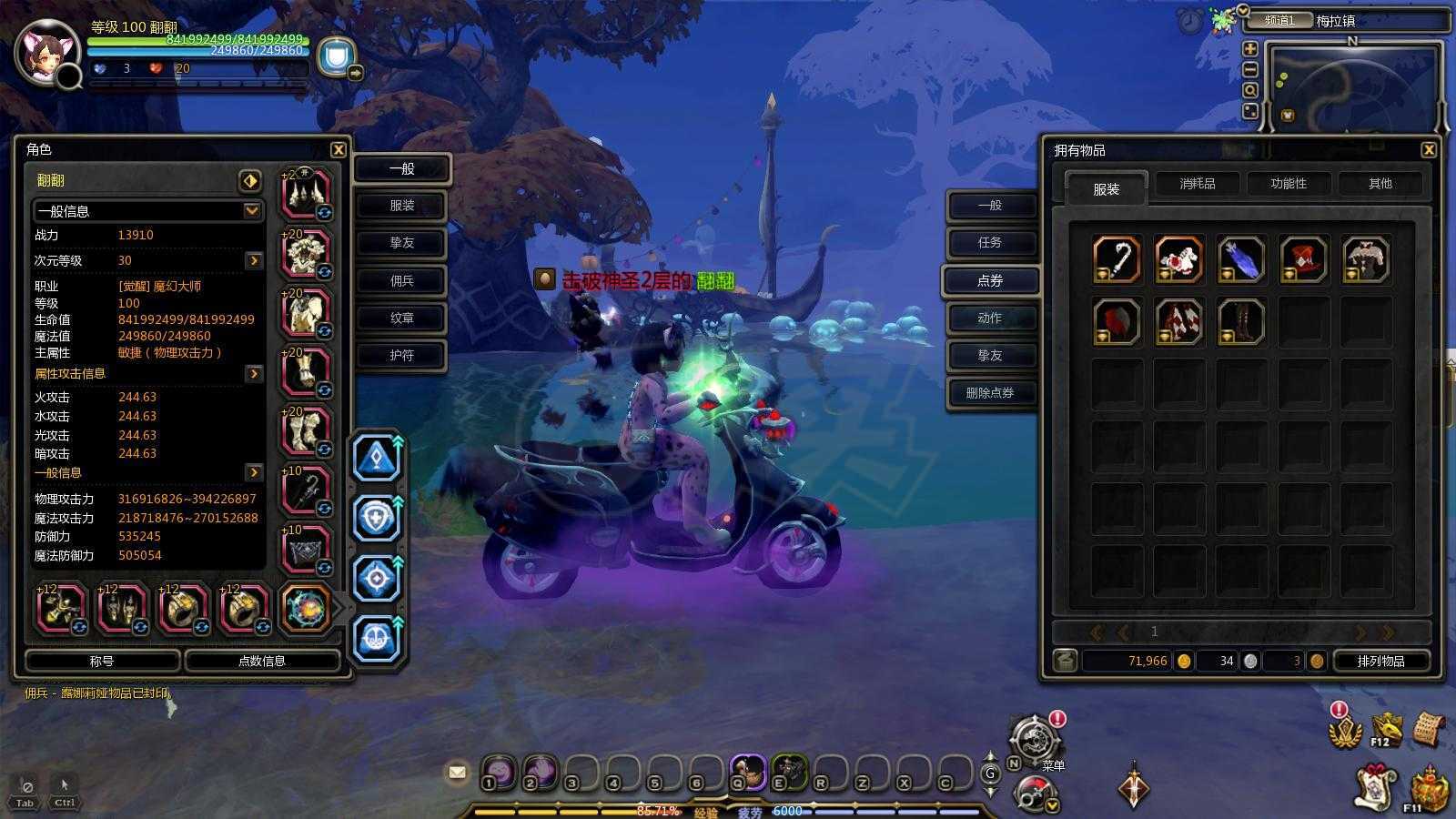Open the 纹章 tab
This screenshot has height=819, width=1456.
tap(401, 318)
